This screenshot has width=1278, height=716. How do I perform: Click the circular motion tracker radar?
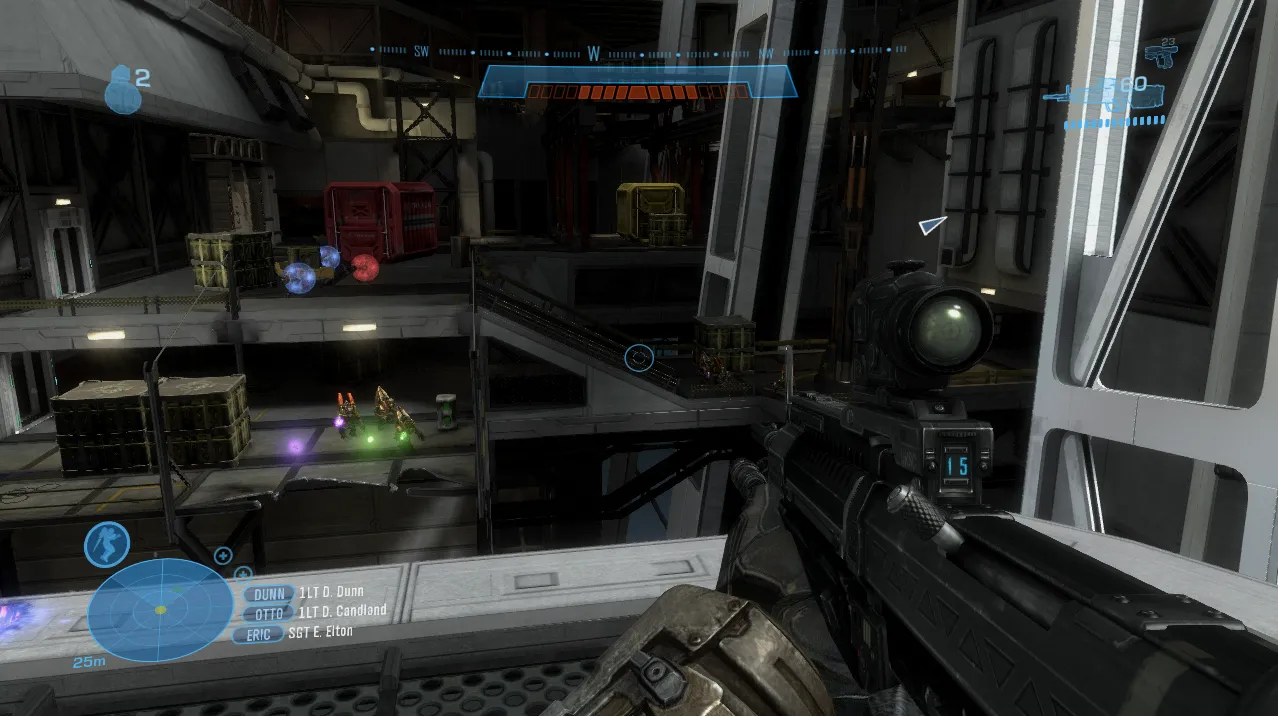[160, 609]
